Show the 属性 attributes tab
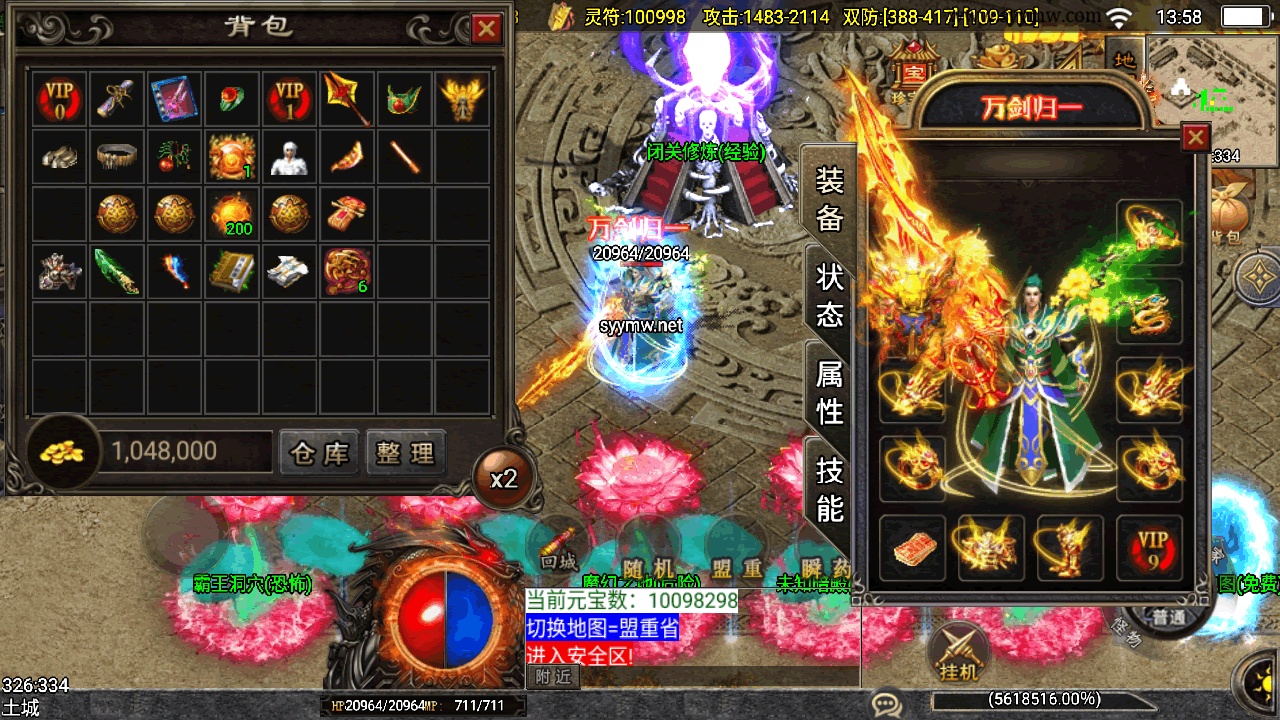This screenshot has width=1280, height=720. click(x=830, y=391)
